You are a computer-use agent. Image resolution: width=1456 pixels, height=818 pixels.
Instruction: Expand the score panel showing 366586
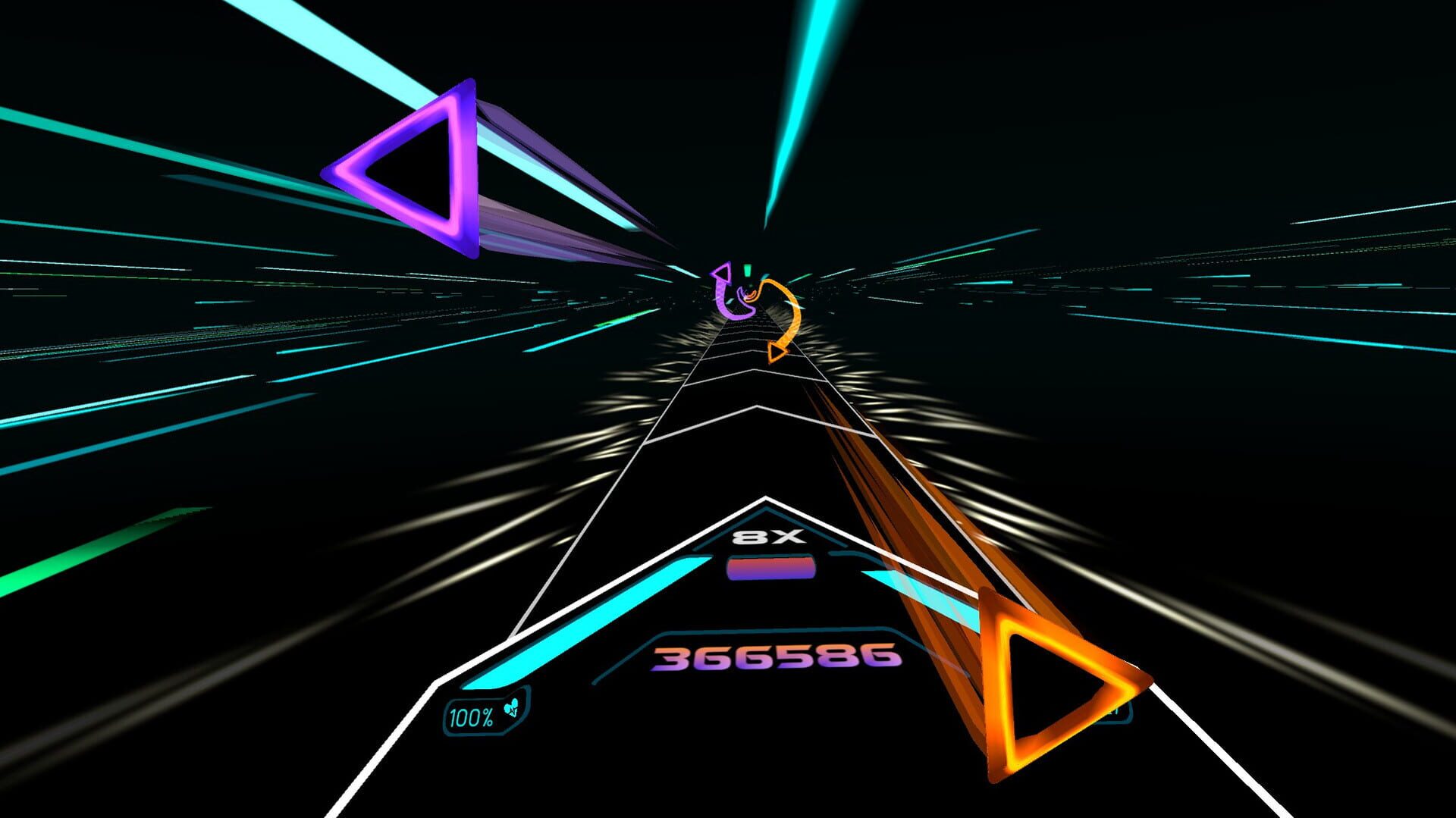point(772,657)
